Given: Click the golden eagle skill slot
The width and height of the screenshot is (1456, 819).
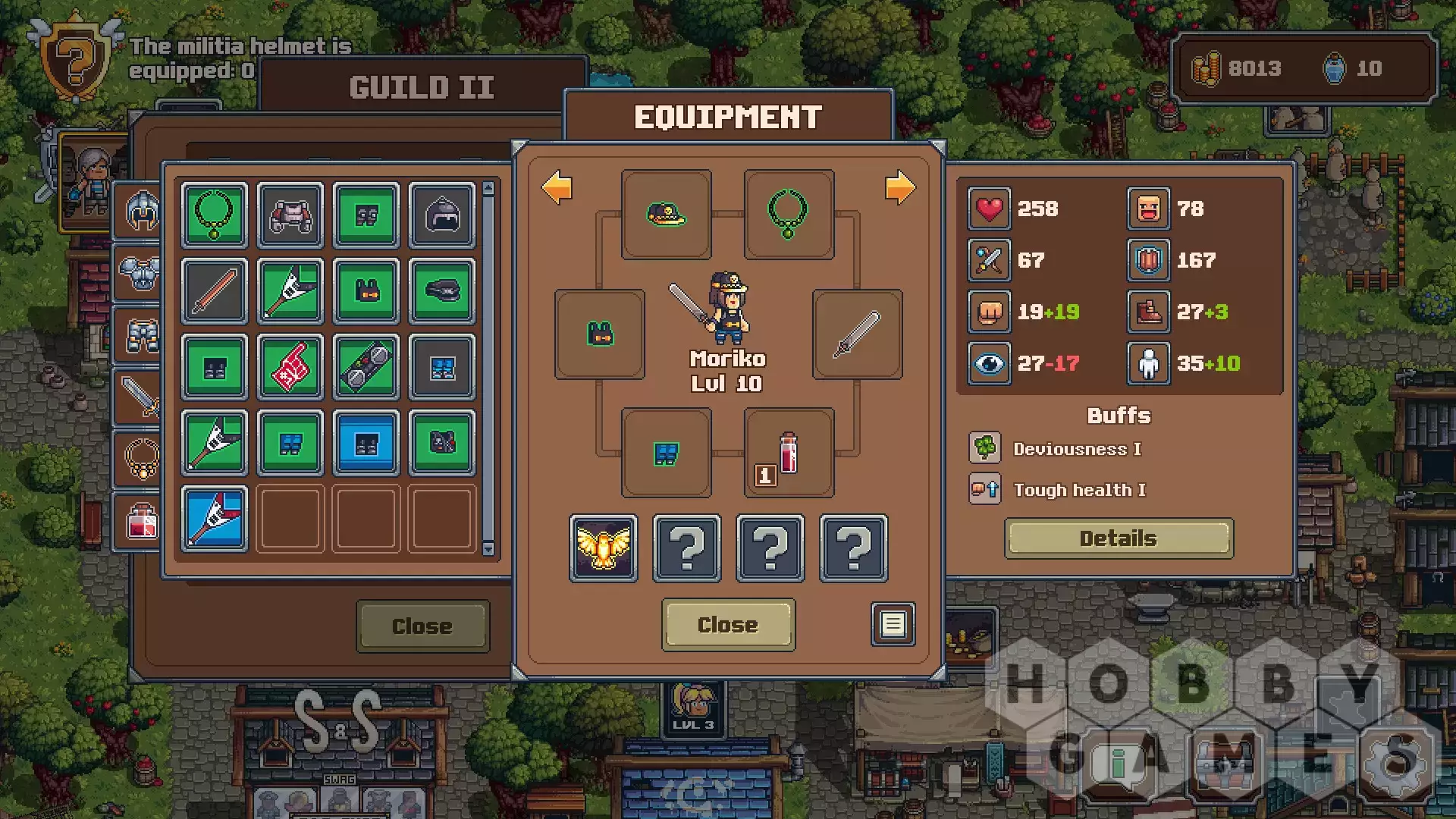Looking at the screenshot, I should [604, 548].
